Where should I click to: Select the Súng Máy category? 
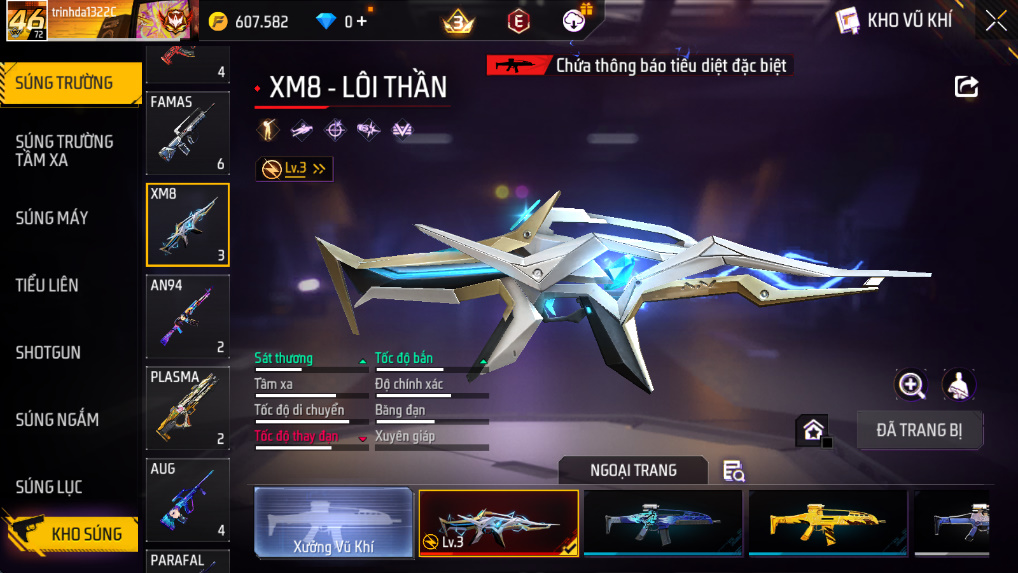pyautogui.click(x=52, y=218)
